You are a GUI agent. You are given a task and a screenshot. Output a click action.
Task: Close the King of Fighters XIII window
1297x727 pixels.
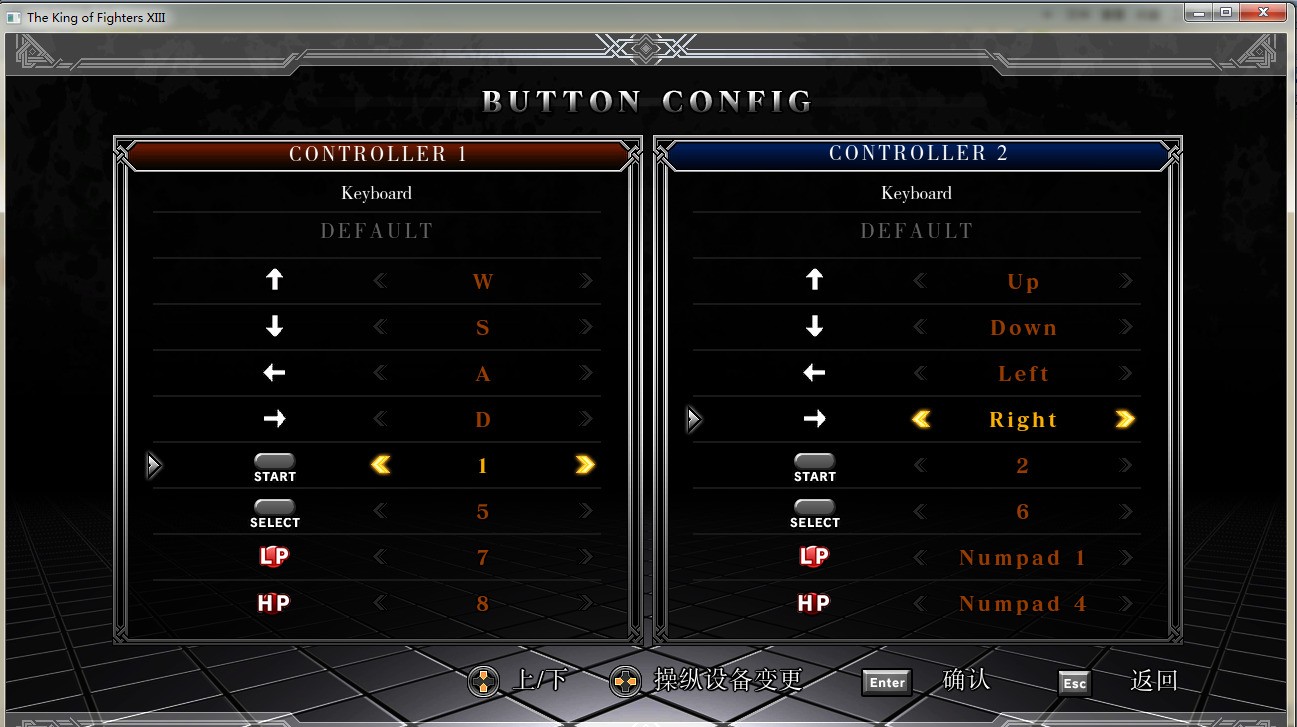(x=1265, y=12)
